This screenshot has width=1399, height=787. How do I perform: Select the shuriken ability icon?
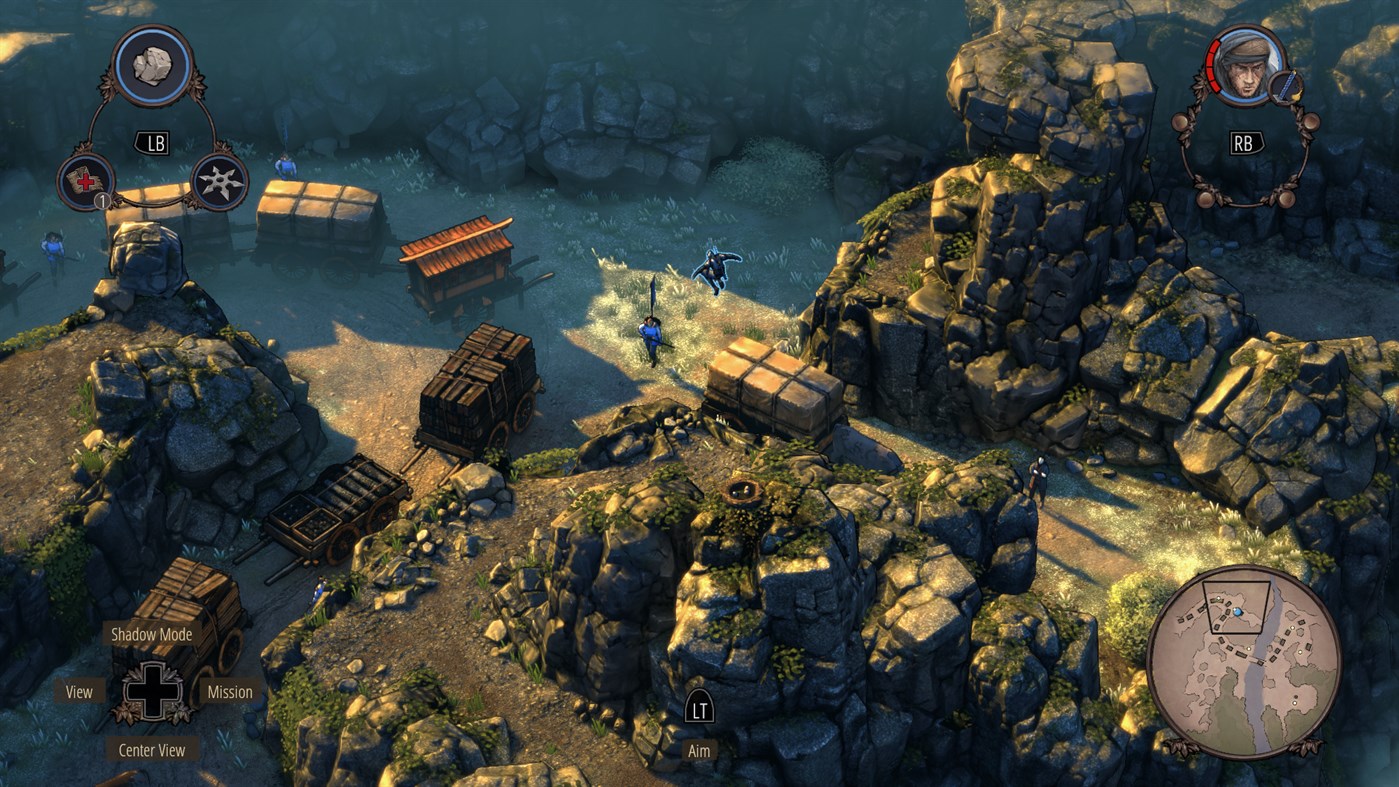point(221,182)
